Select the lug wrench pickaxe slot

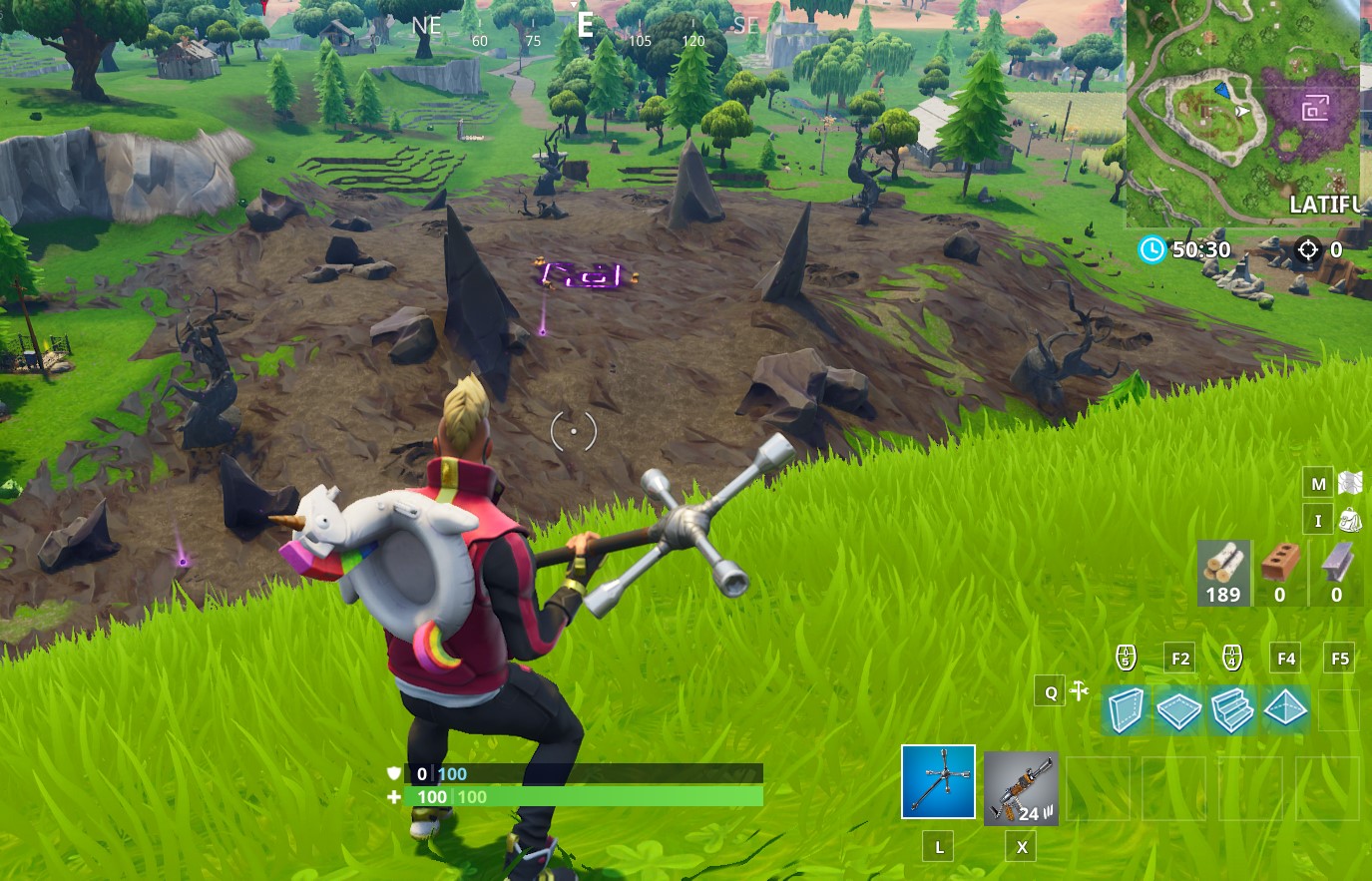[938, 781]
